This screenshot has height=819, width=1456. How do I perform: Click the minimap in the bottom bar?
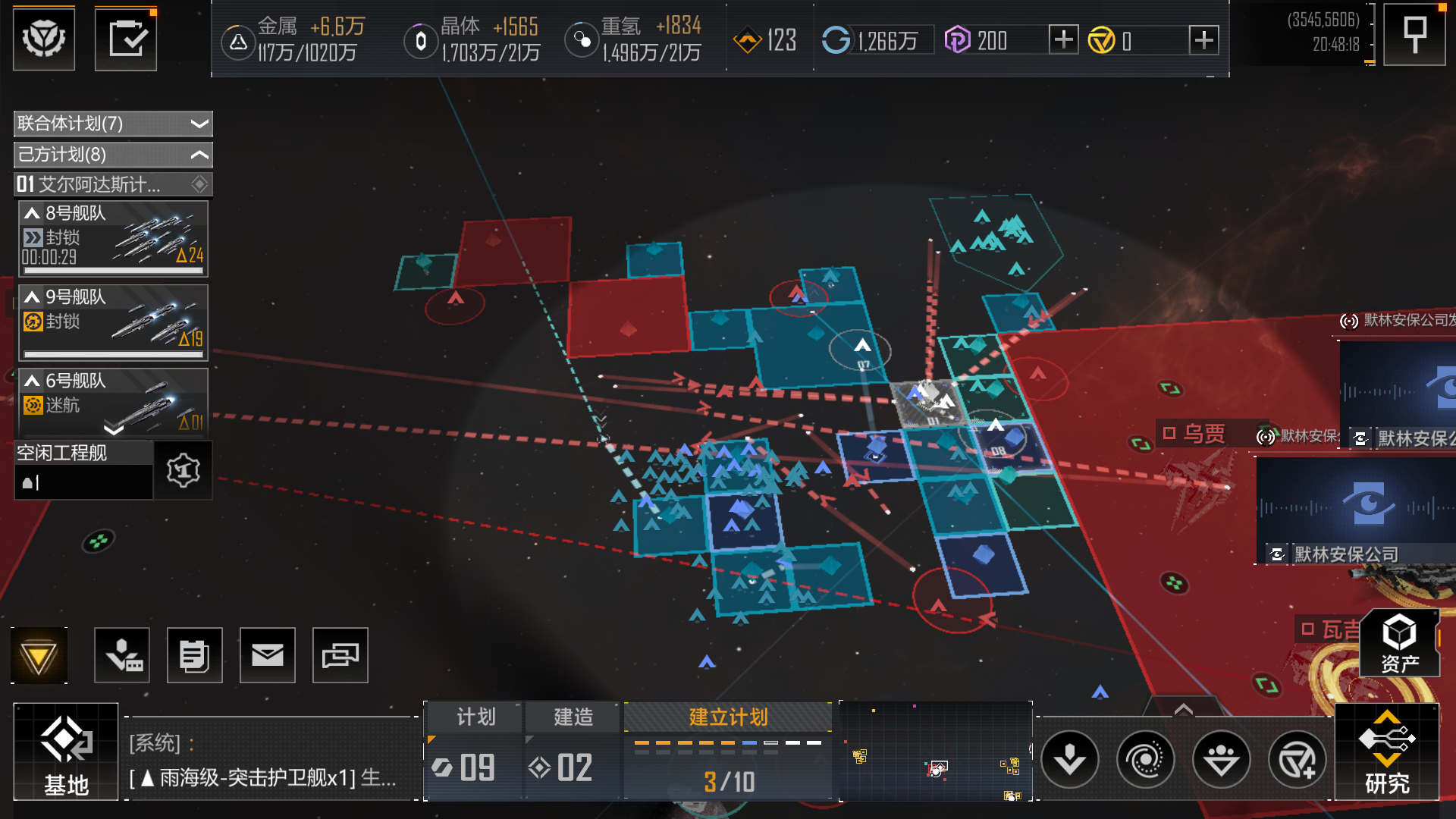tap(936, 752)
